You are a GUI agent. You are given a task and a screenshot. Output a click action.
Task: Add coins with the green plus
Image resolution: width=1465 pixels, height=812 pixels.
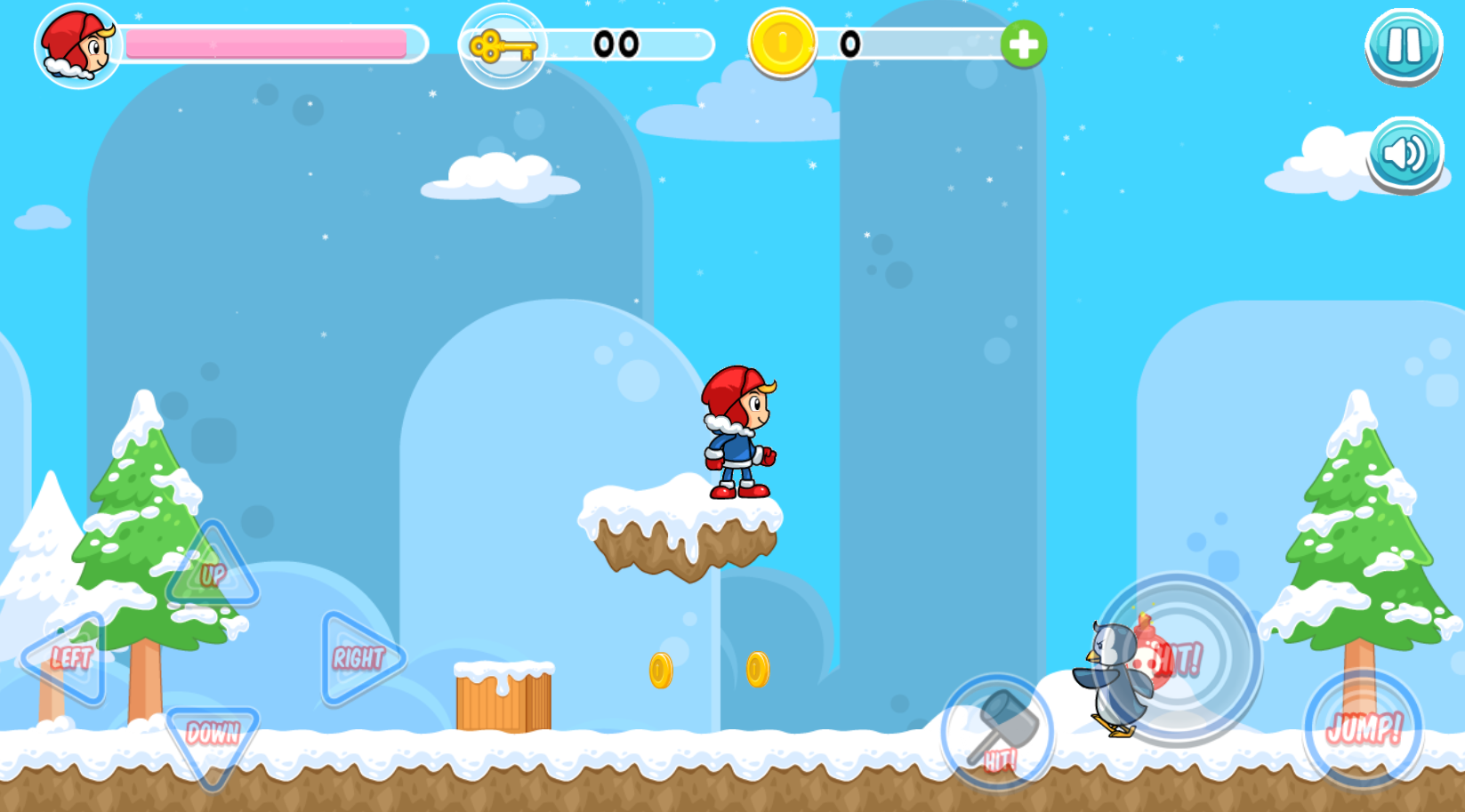point(1023,44)
